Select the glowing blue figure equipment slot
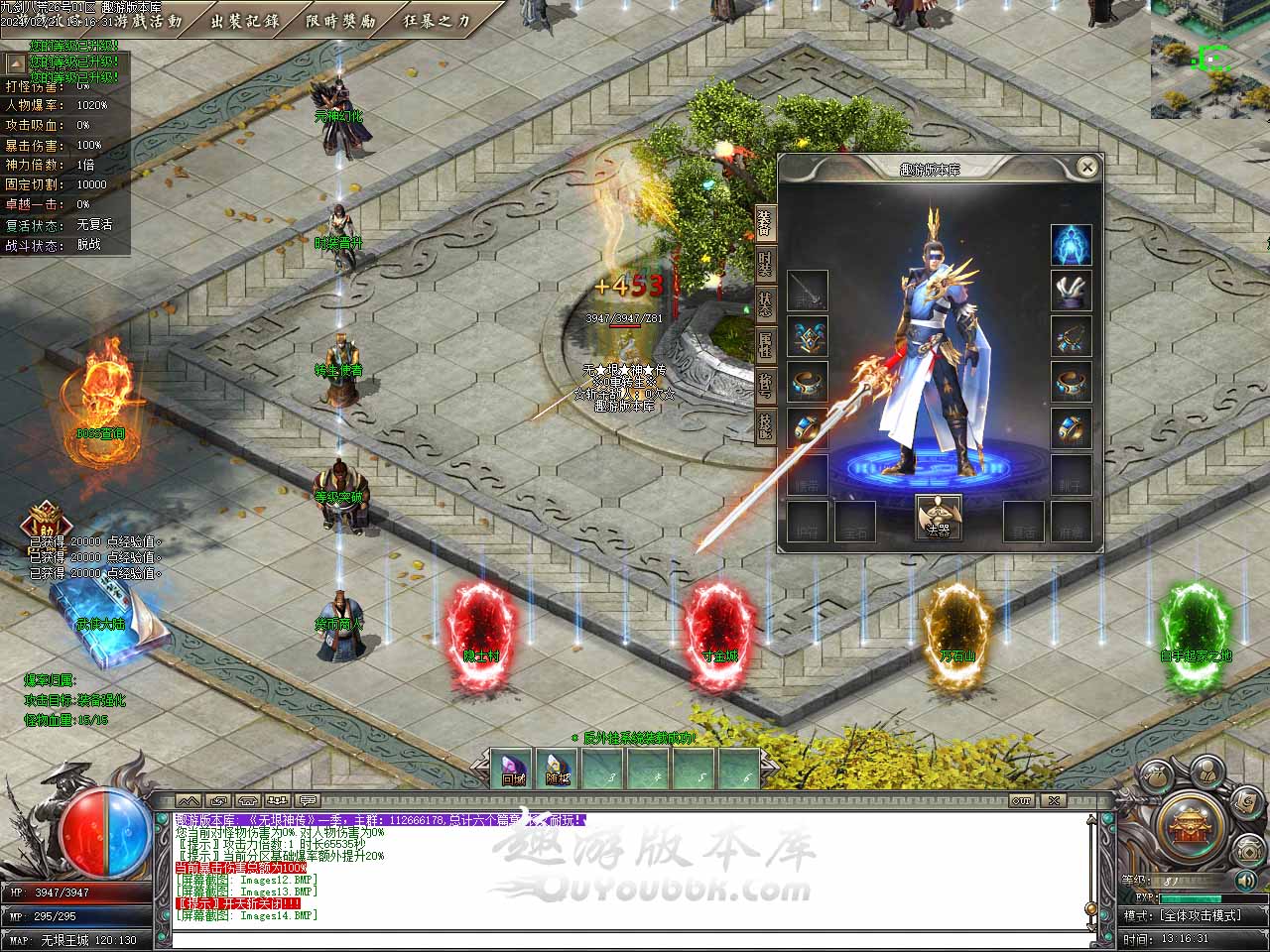This screenshot has height=952, width=1270. [1072, 245]
